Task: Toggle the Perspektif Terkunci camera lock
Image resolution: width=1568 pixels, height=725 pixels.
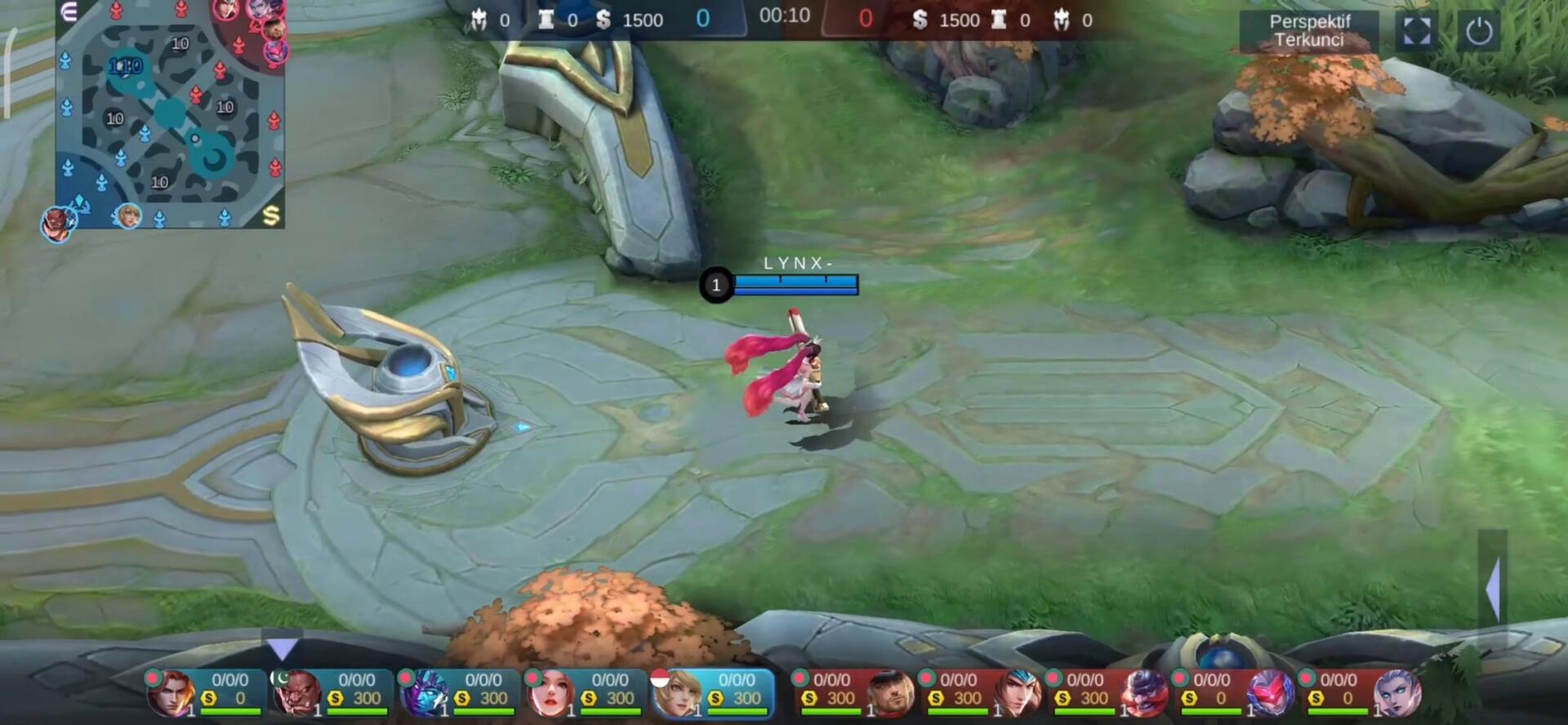Action: click(x=1308, y=31)
